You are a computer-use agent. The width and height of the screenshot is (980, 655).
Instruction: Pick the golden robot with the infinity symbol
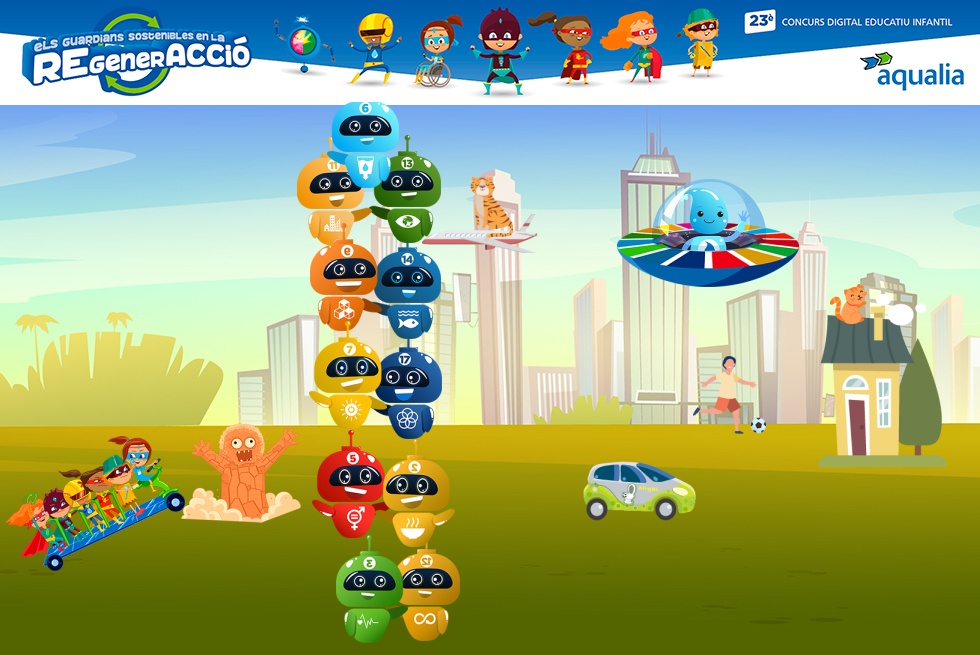click(427, 592)
